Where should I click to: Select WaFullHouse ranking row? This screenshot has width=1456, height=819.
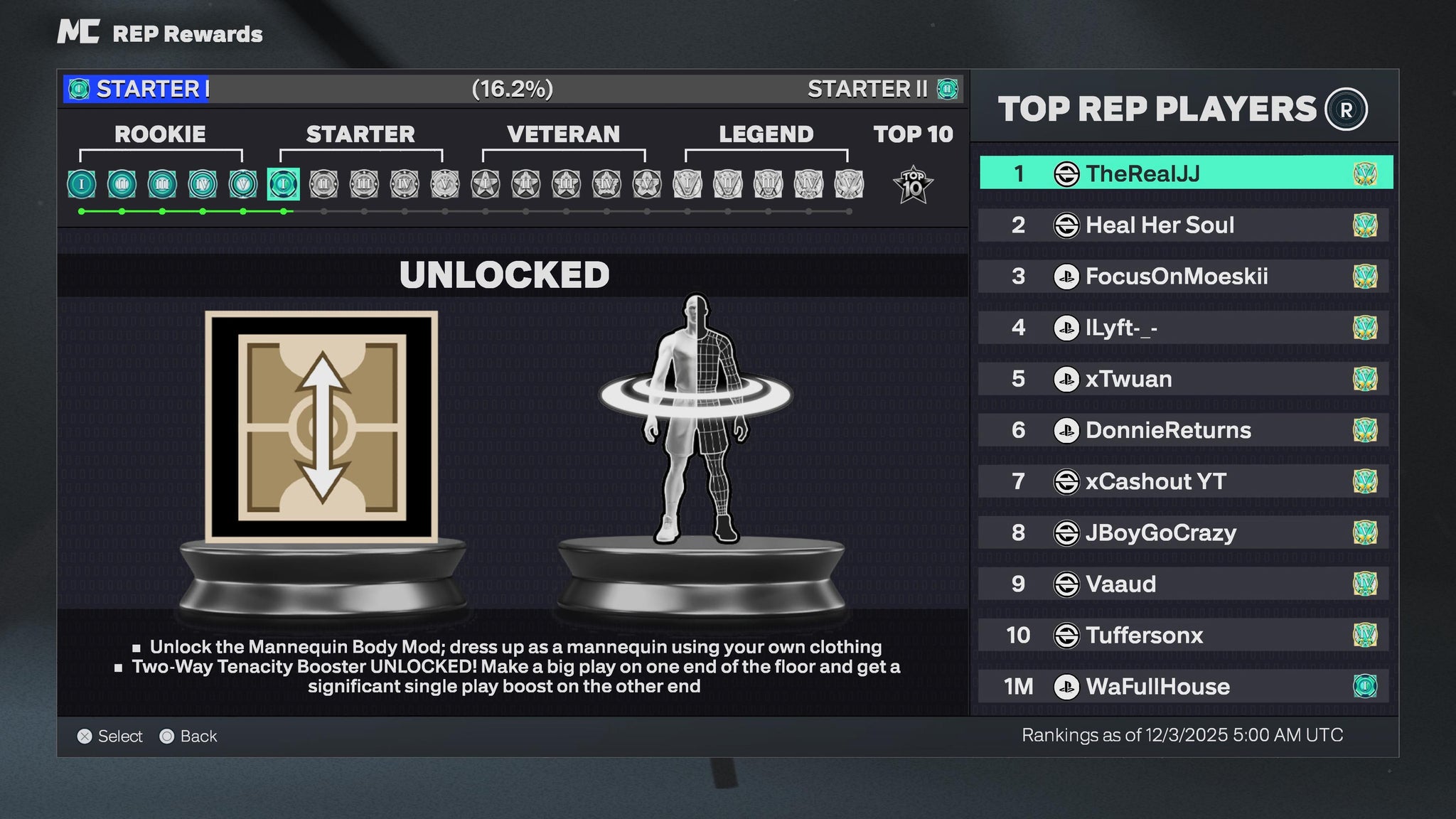tap(1184, 686)
